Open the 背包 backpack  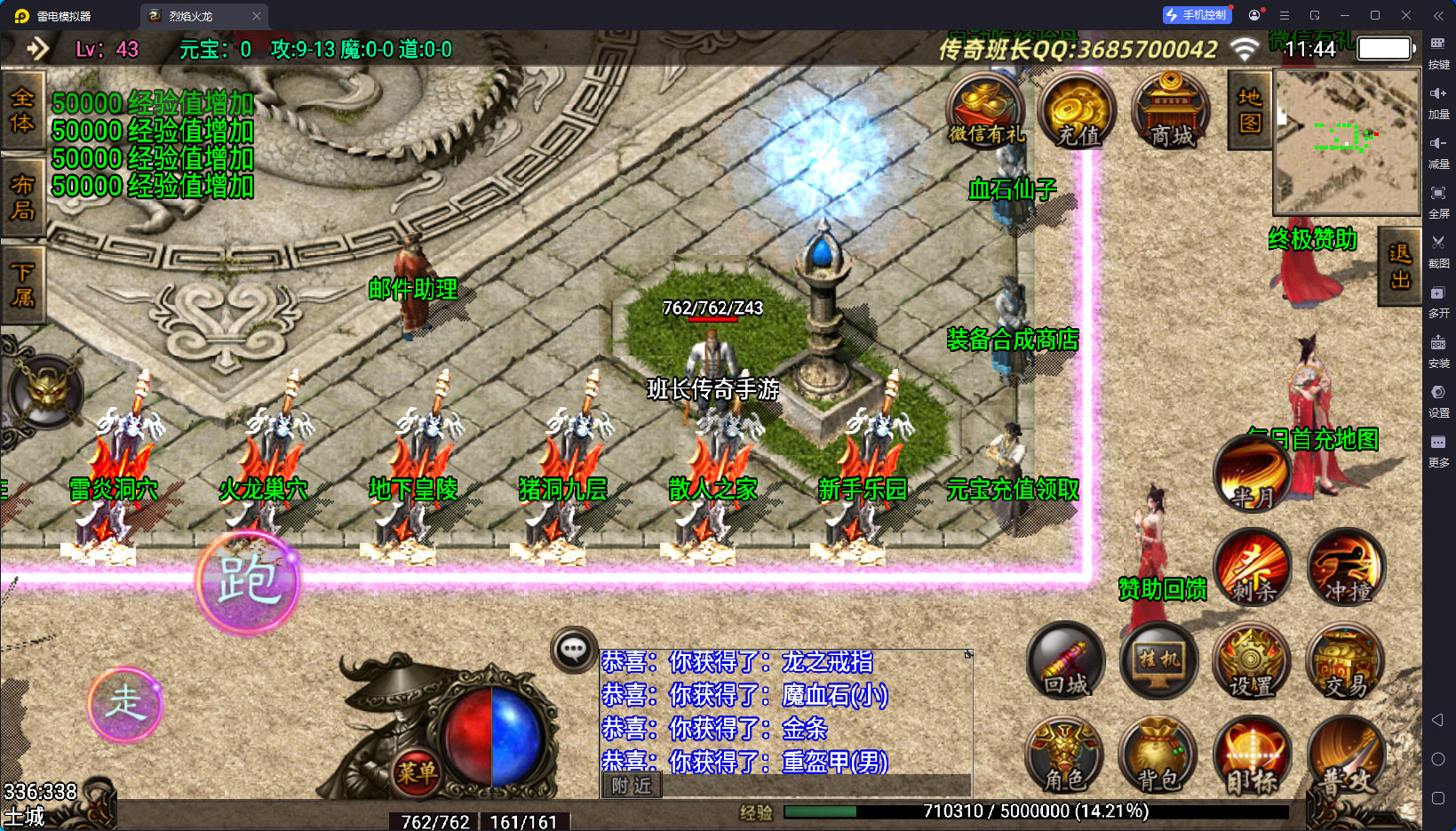[1158, 755]
